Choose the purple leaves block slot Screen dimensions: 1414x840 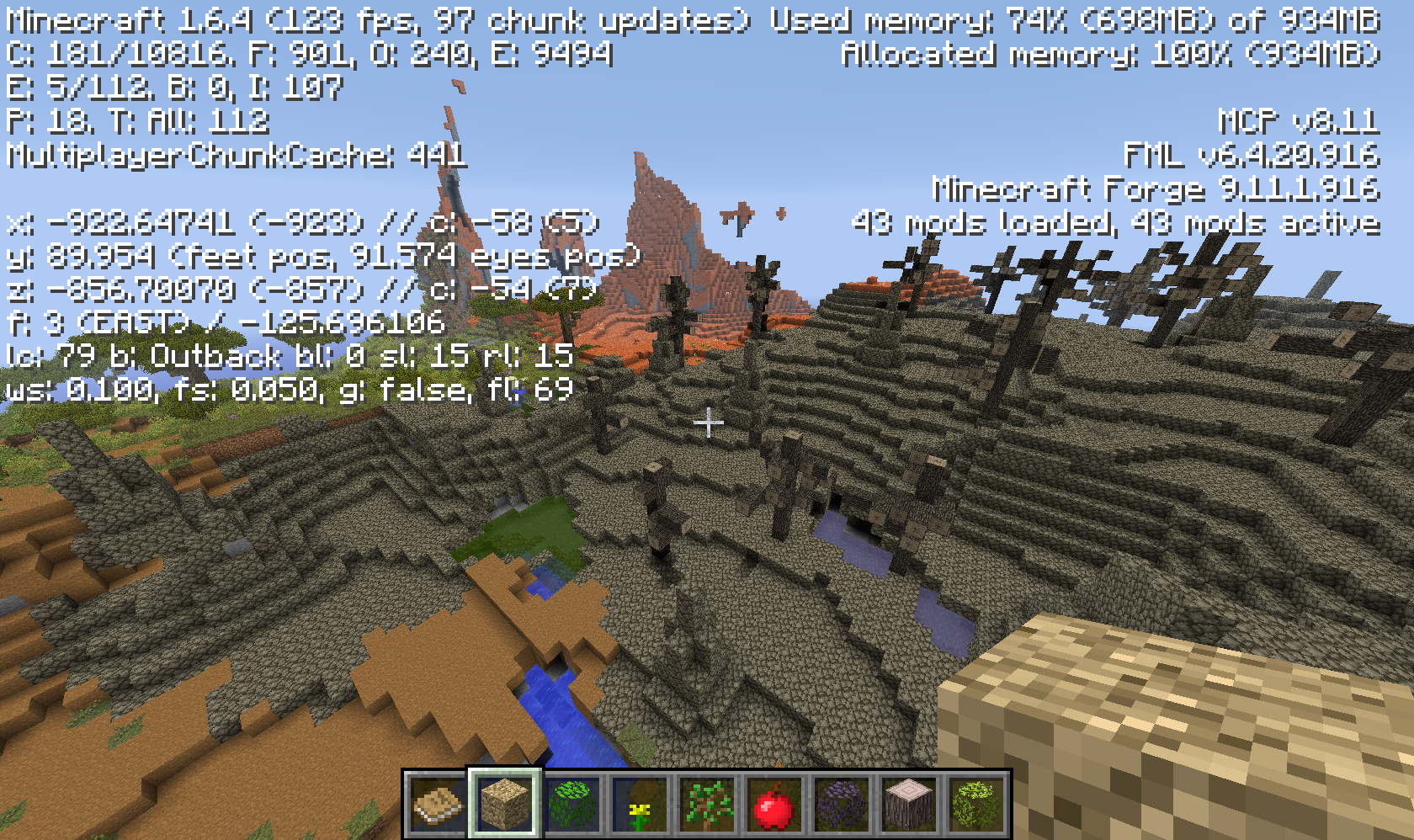[841, 805]
